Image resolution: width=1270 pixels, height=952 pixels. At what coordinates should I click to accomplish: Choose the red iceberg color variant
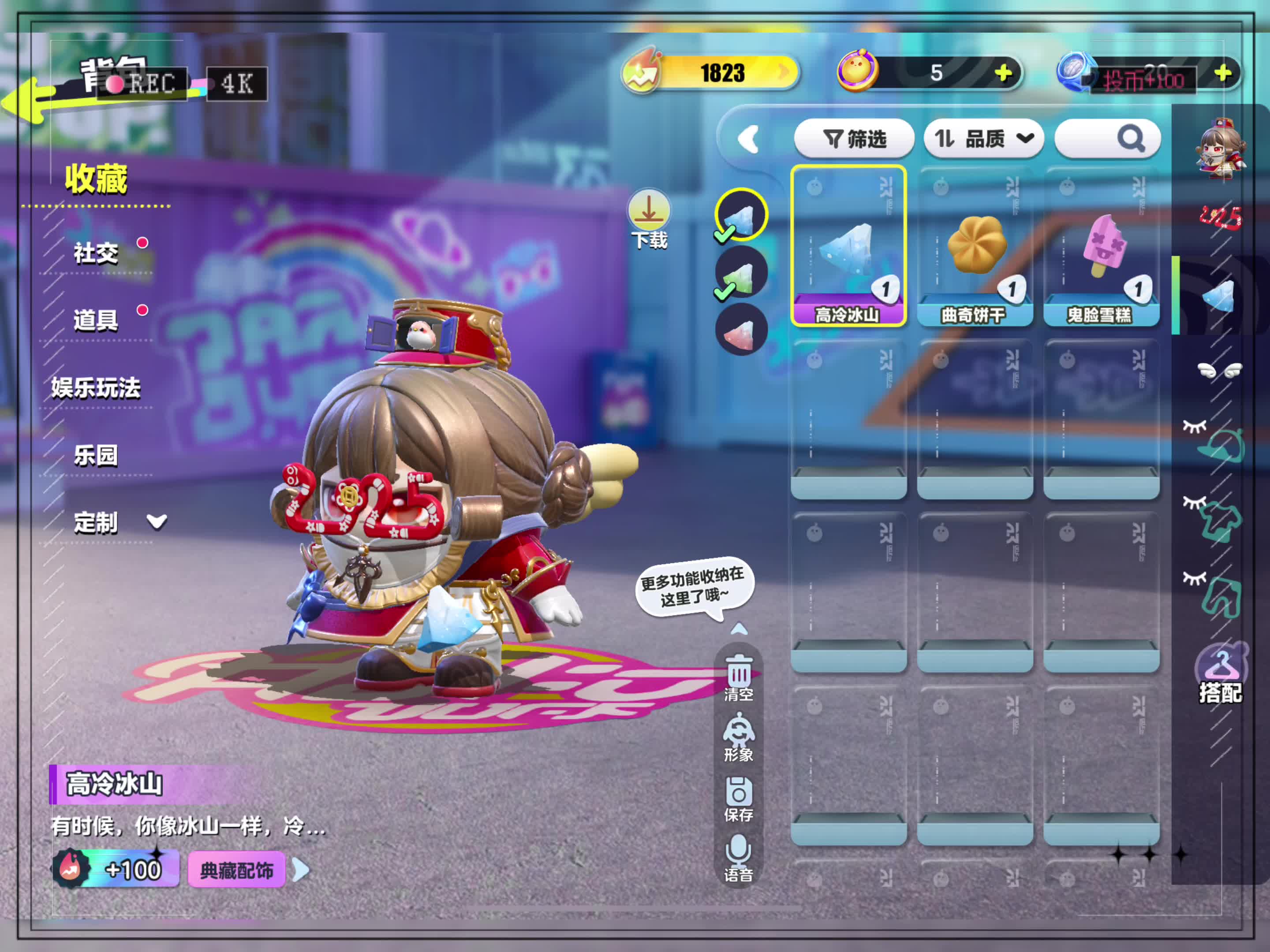pos(741,330)
